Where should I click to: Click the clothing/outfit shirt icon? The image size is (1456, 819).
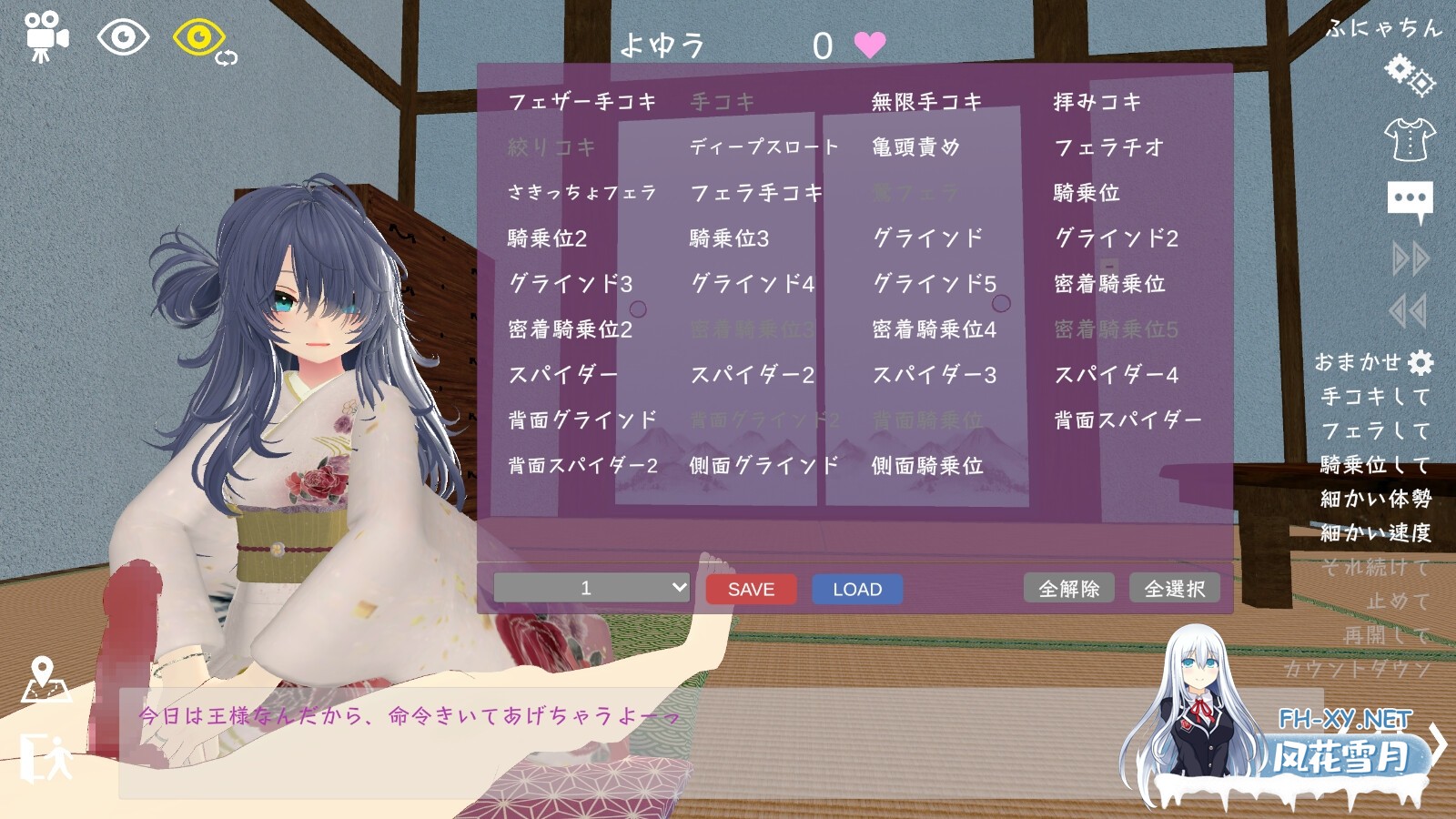(1409, 139)
